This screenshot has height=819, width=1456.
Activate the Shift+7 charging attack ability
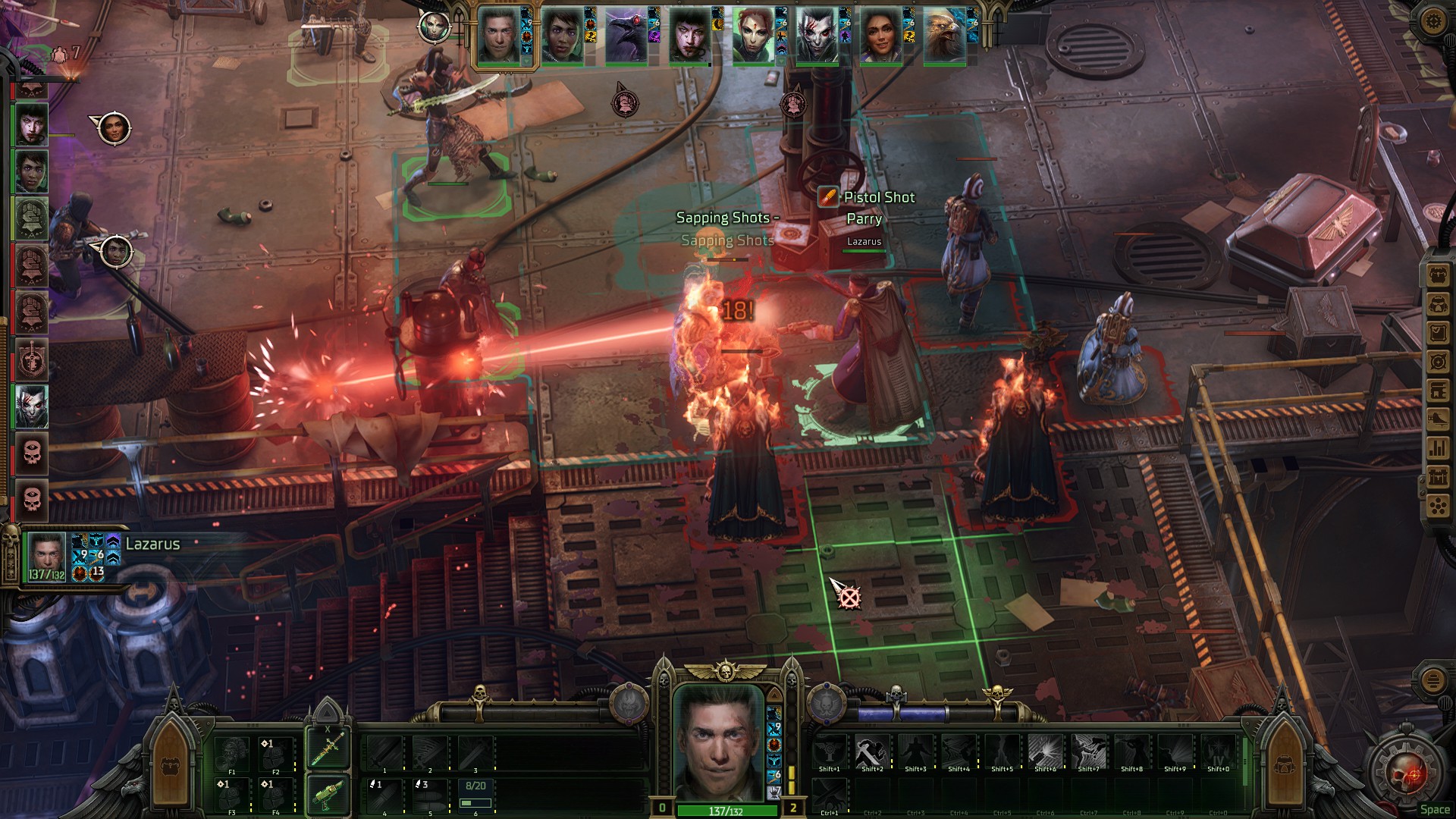[1088, 752]
